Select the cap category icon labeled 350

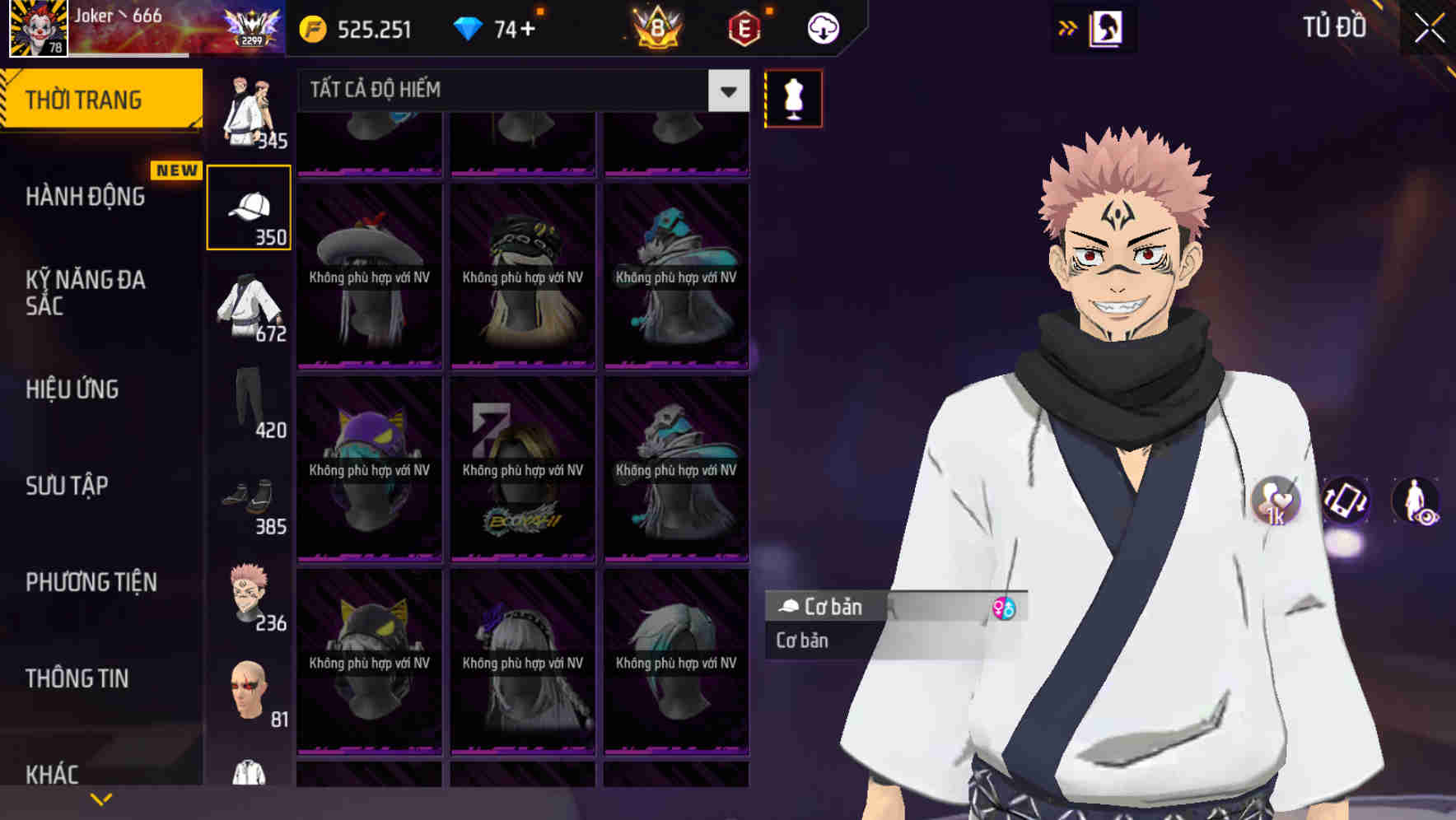249,206
